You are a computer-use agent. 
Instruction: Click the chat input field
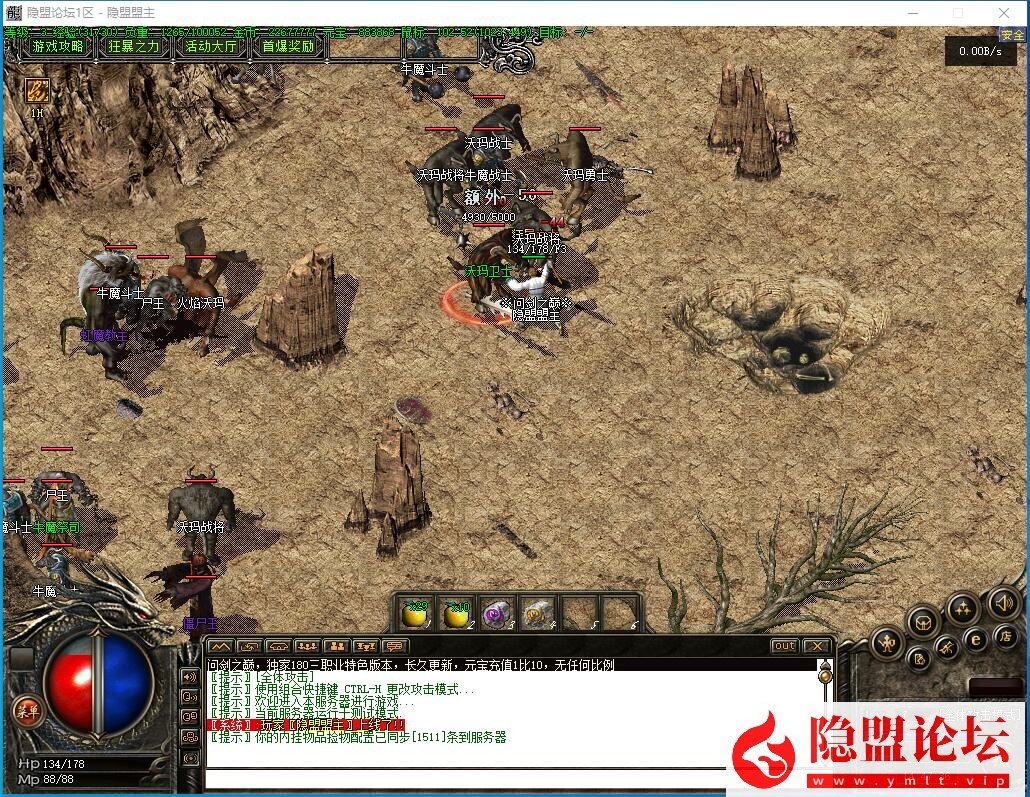tap(465, 777)
